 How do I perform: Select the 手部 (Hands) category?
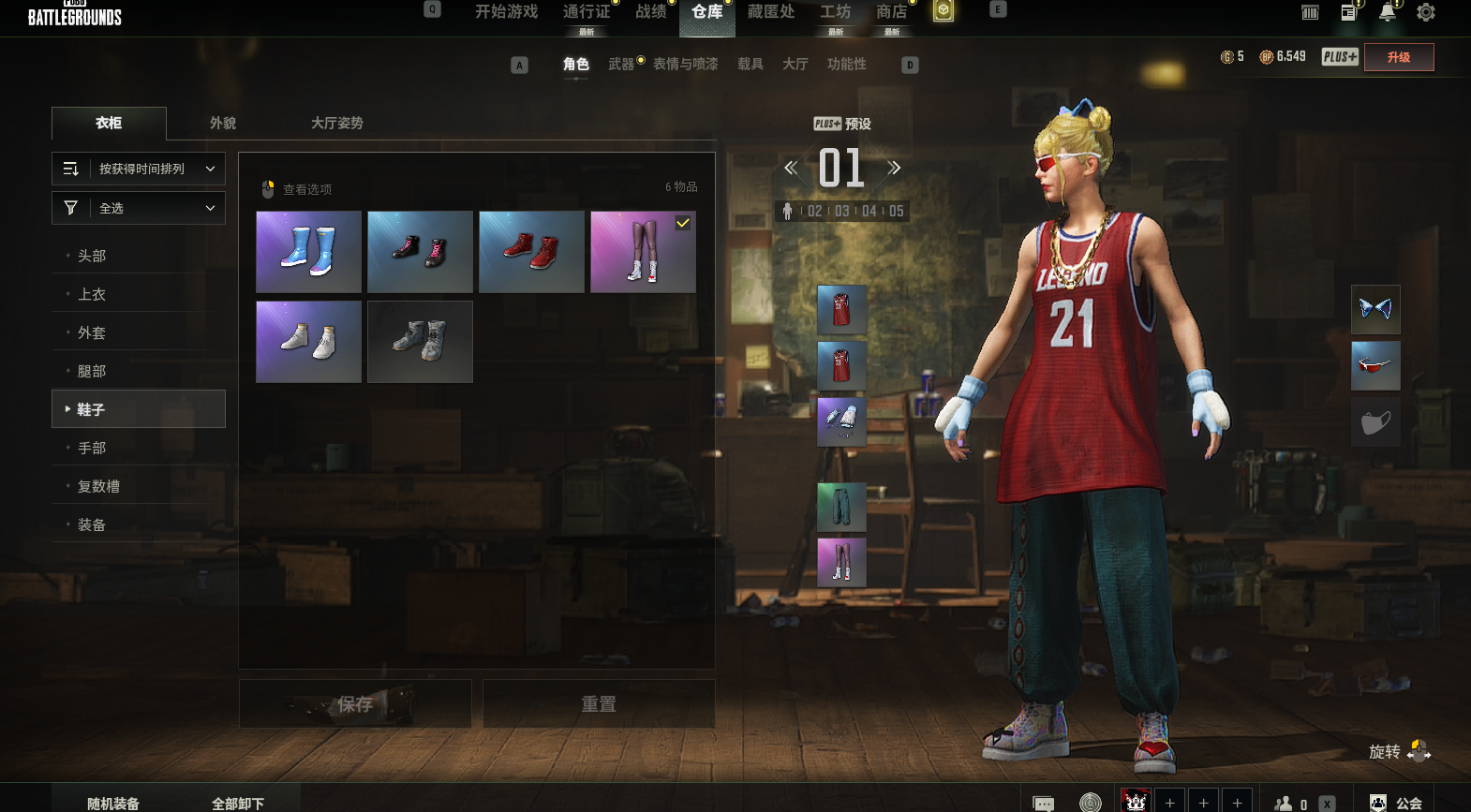coord(92,448)
